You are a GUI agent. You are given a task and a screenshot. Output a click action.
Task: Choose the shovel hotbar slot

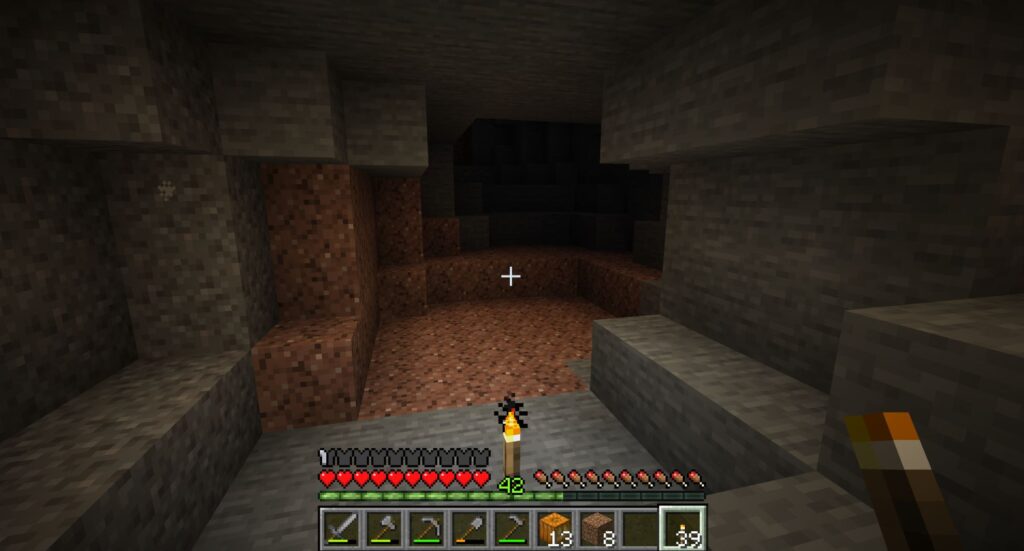[x=470, y=527]
